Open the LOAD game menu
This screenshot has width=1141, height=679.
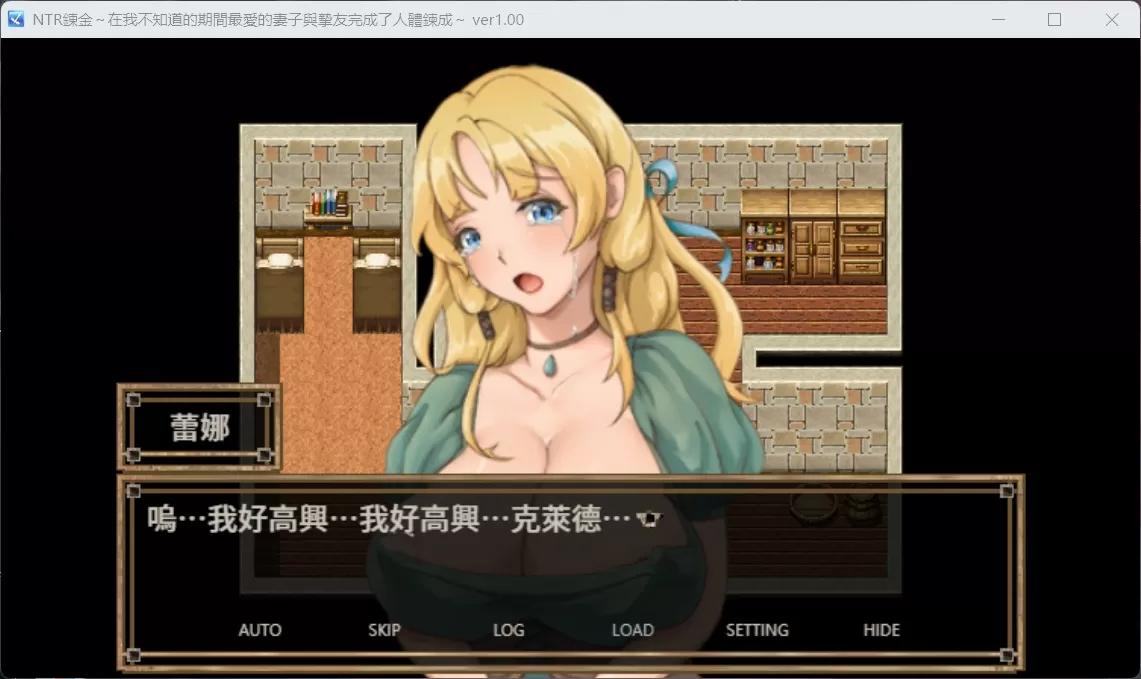tap(632, 630)
